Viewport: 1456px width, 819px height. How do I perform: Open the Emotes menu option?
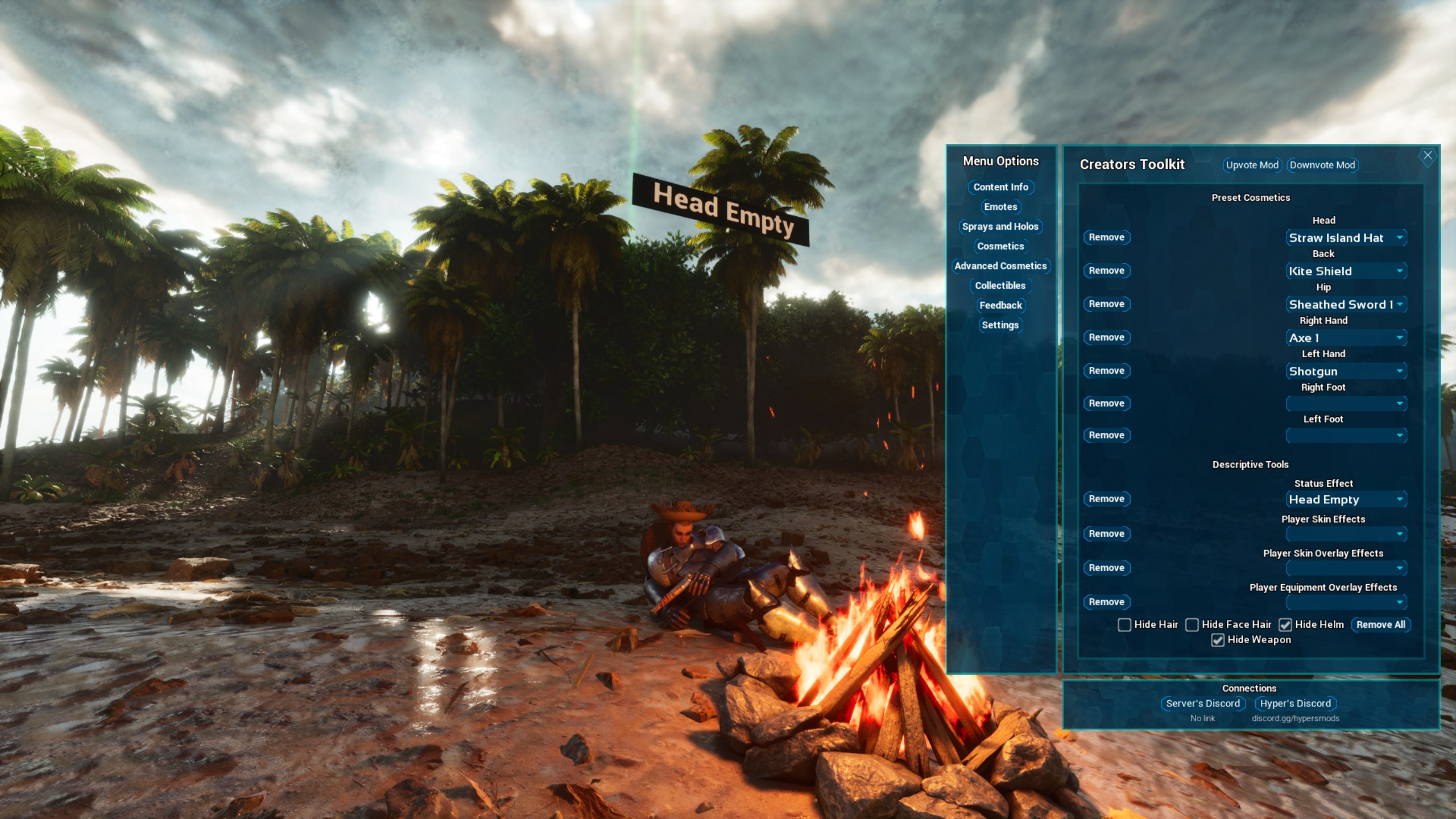coord(1000,207)
